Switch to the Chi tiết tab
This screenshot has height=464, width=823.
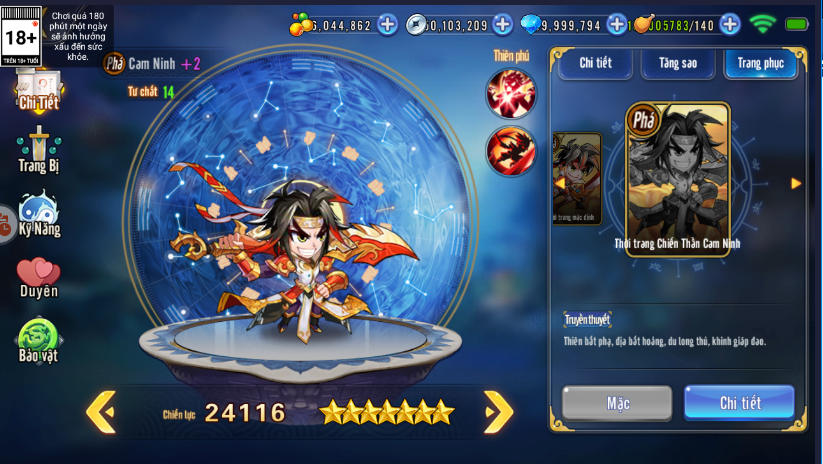click(x=595, y=63)
